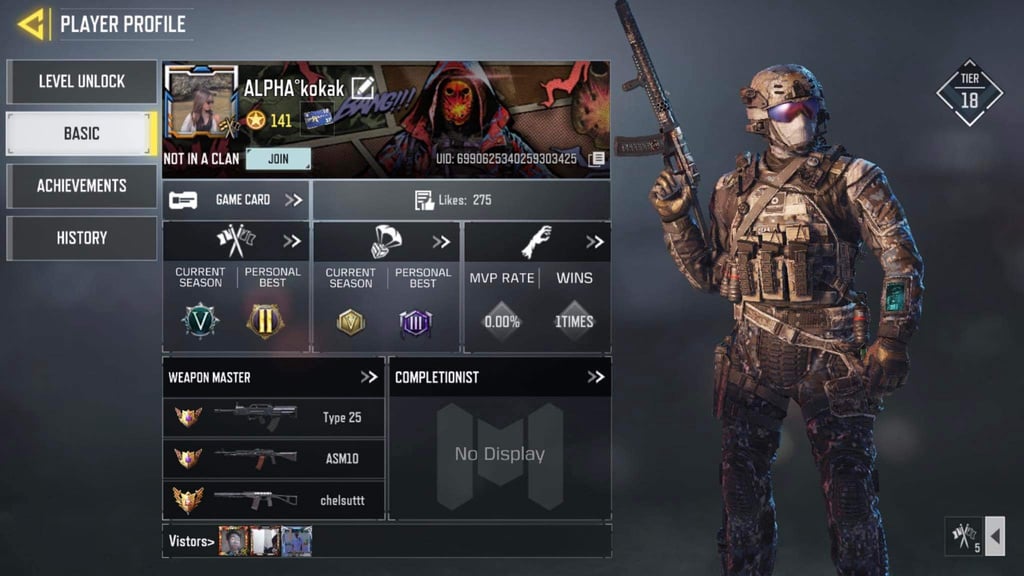Switch to the Level Unlock tab
The width and height of the screenshot is (1024, 576).
[x=82, y=82]
